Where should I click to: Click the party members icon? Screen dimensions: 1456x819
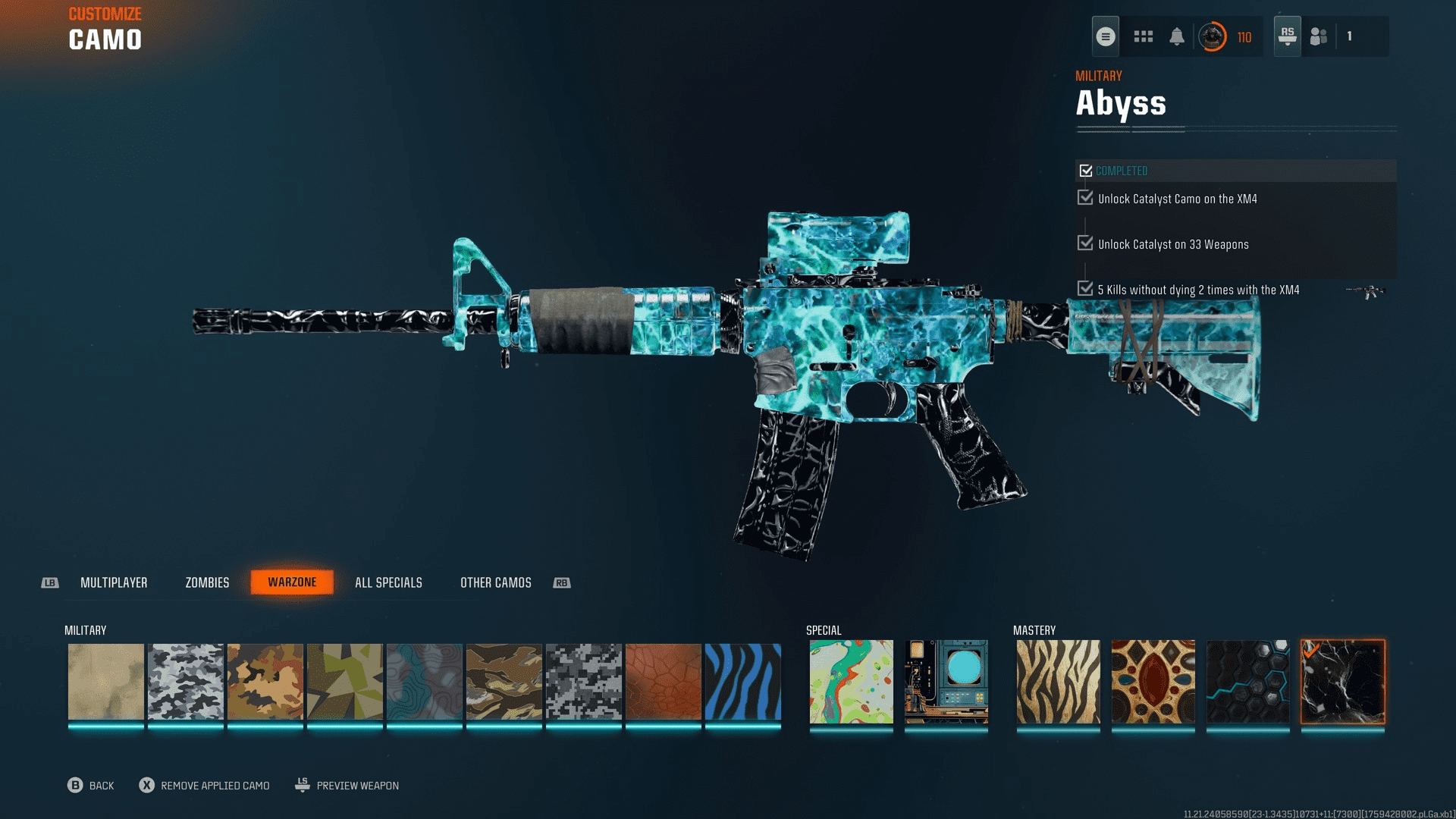pos(1317,36)
